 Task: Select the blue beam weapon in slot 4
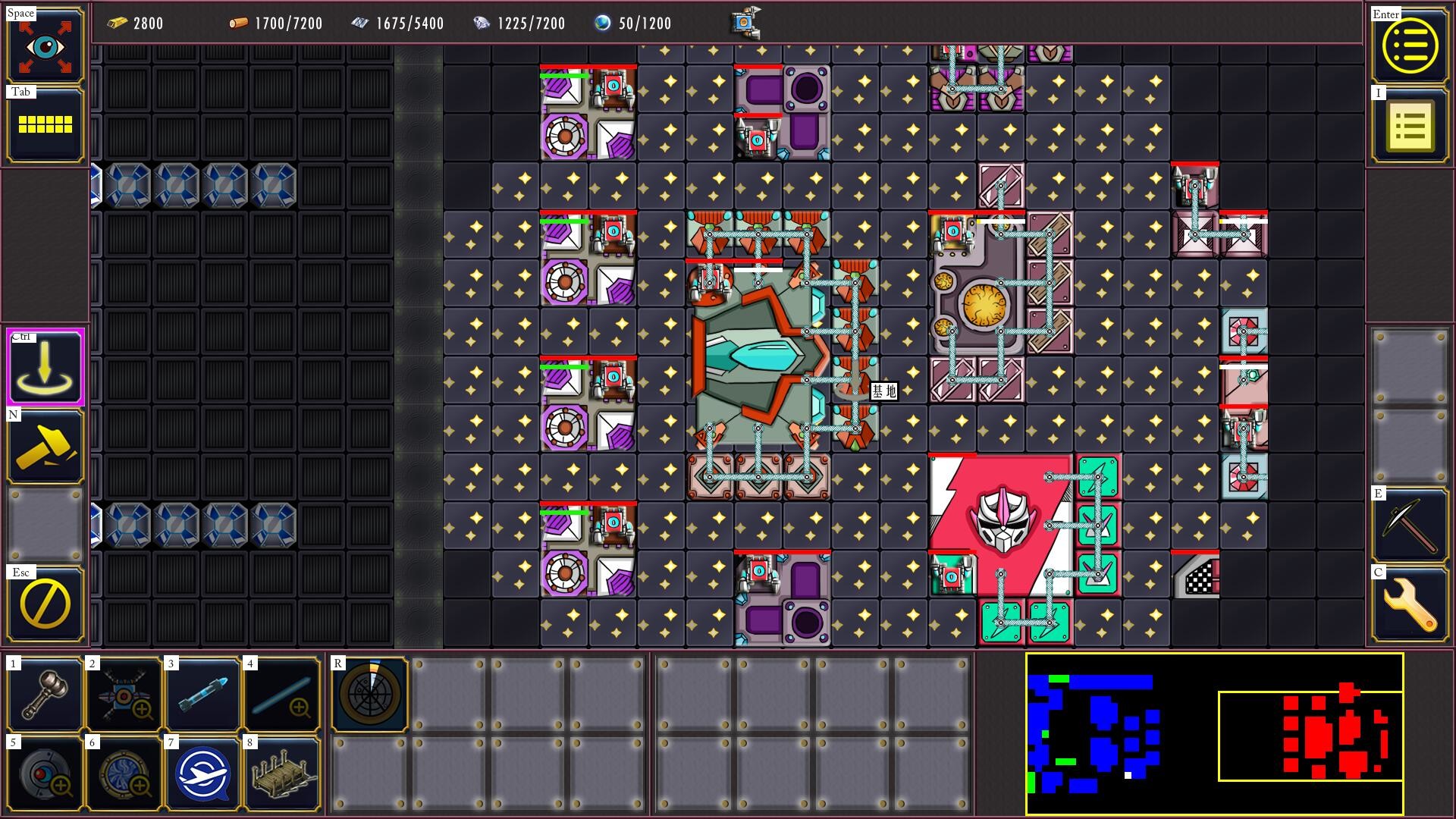pos(280,694)
